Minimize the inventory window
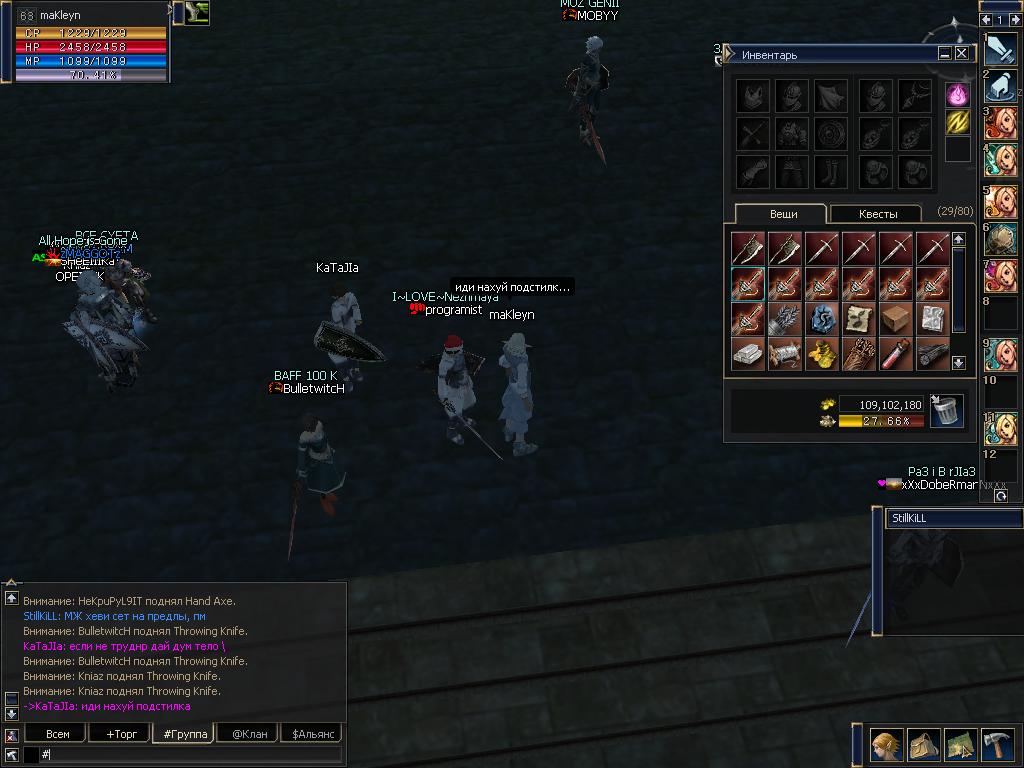1024x768 pixels. coord(944,54)
